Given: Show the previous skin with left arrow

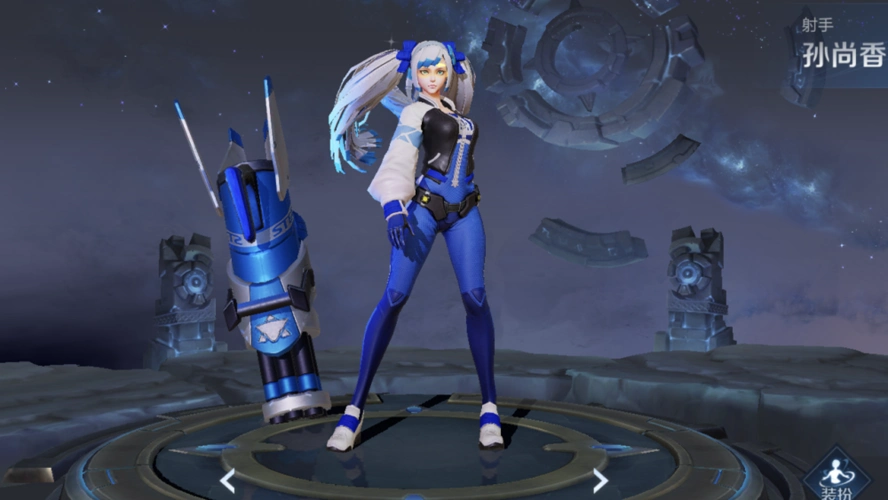Looking at the screenshot, I should (x=228, y=481).
